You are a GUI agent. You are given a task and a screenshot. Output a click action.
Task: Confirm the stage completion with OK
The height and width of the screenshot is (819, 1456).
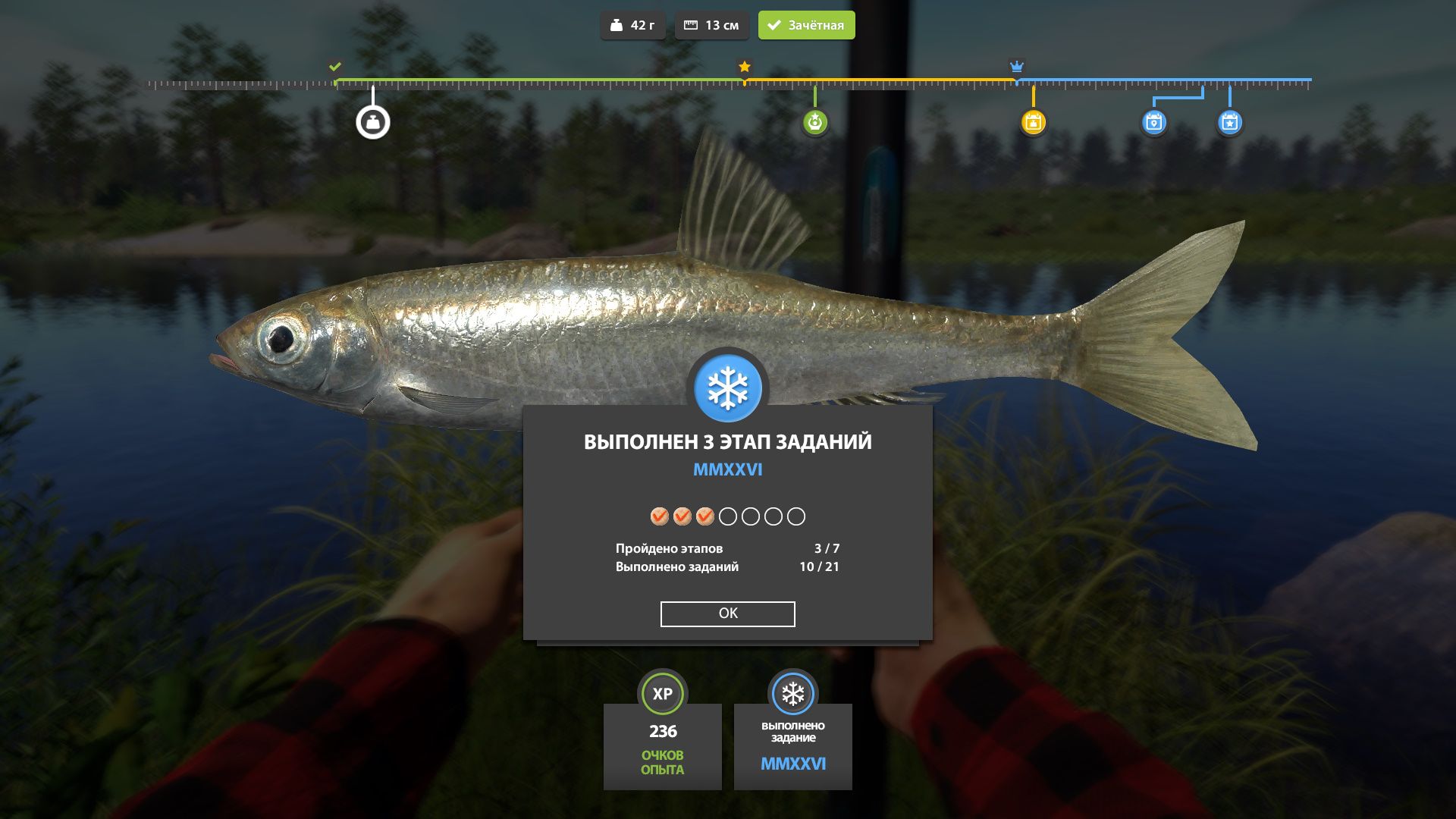pyautogui.click(x=727, y=613)
